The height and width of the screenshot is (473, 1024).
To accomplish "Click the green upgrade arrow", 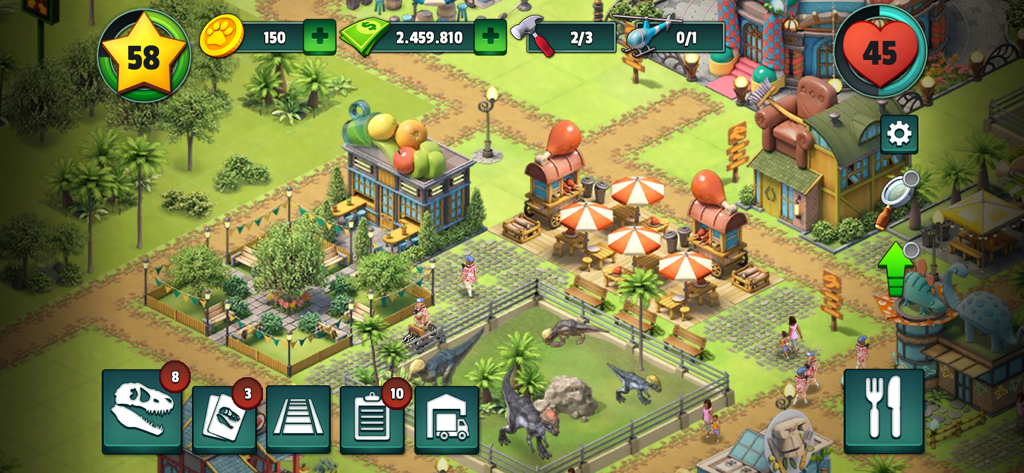I will pos(896,266).
